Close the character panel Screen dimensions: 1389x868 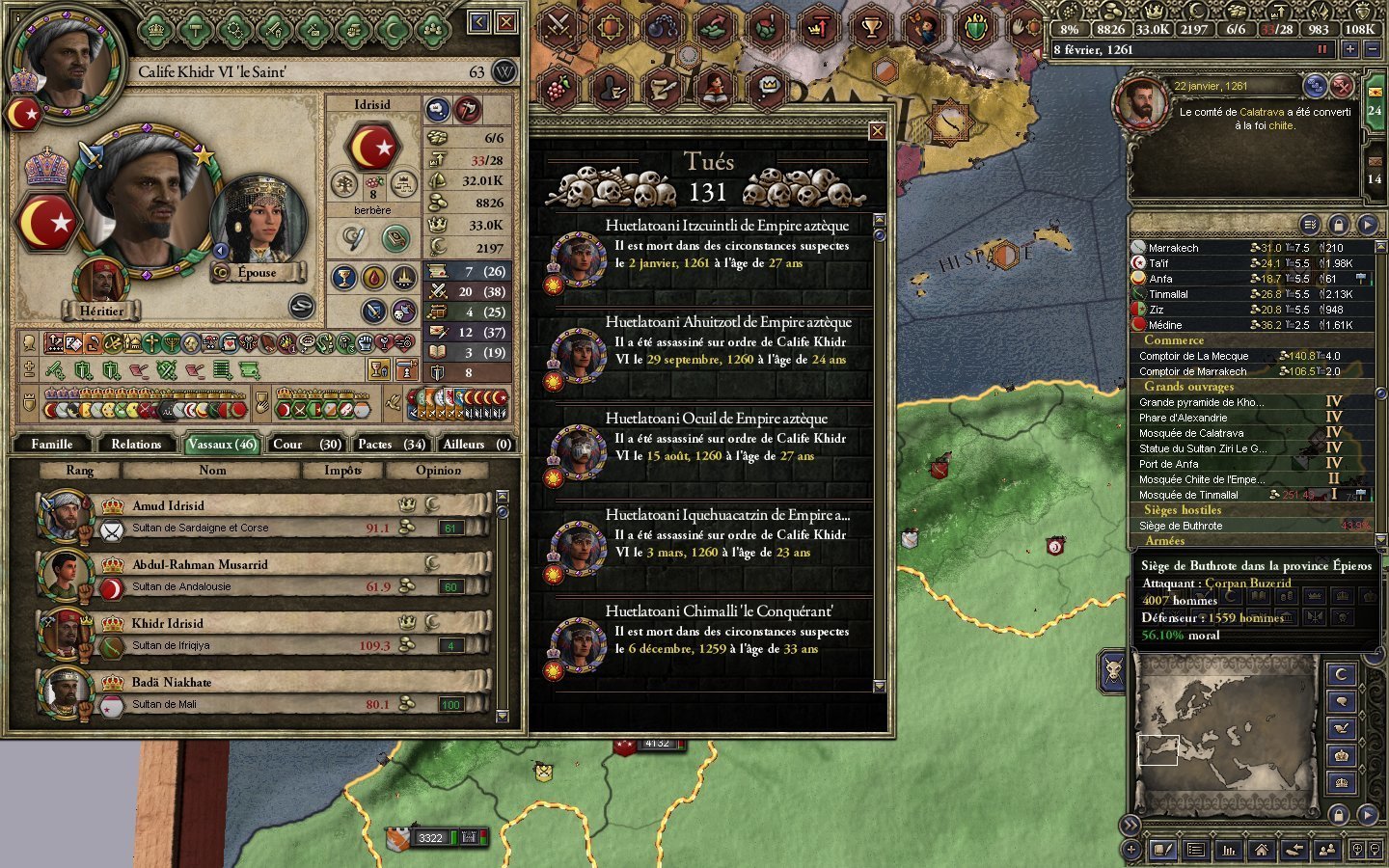click(x=506, y=22)
